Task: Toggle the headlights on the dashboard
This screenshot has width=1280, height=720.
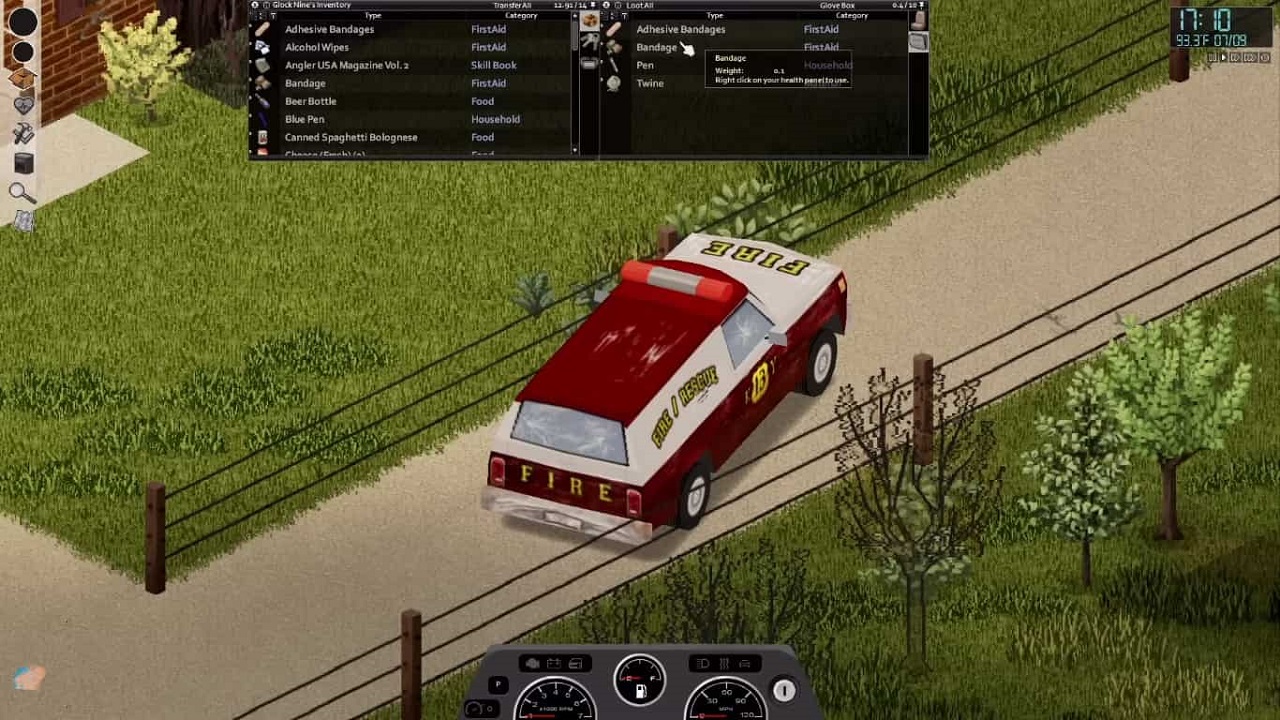Action: click(703, 663)
